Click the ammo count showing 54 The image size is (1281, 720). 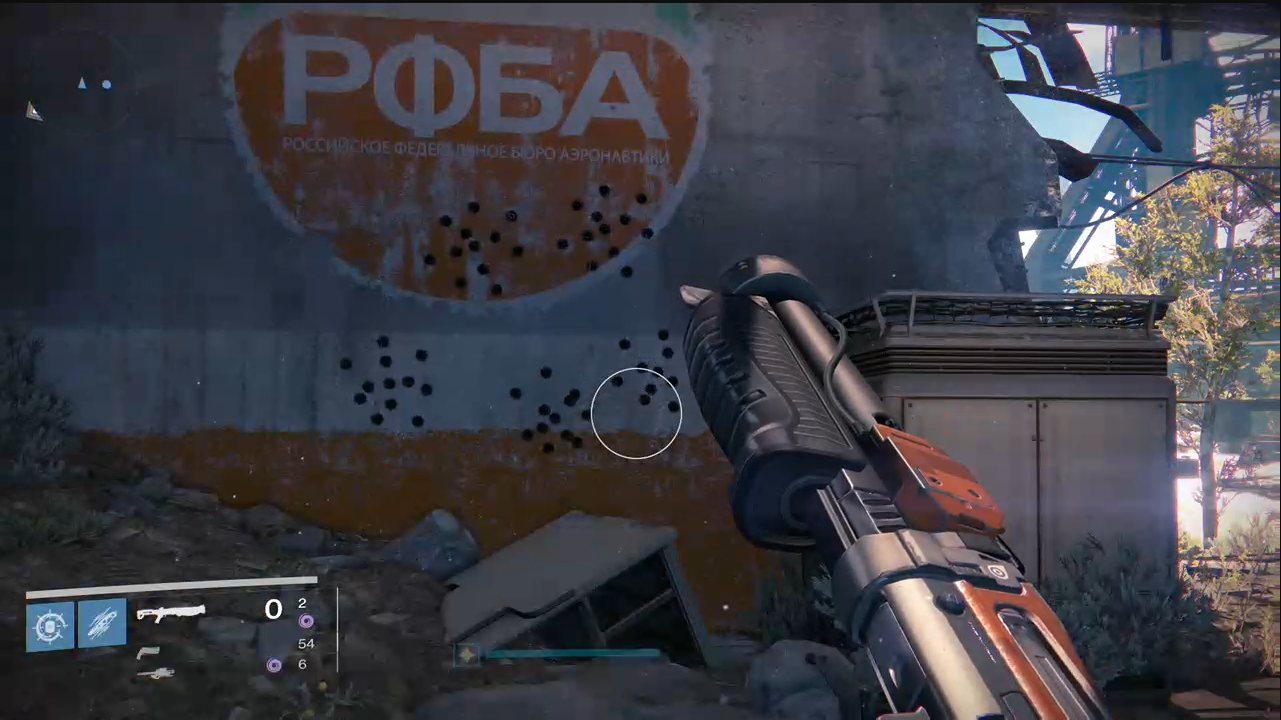[307, 644]
